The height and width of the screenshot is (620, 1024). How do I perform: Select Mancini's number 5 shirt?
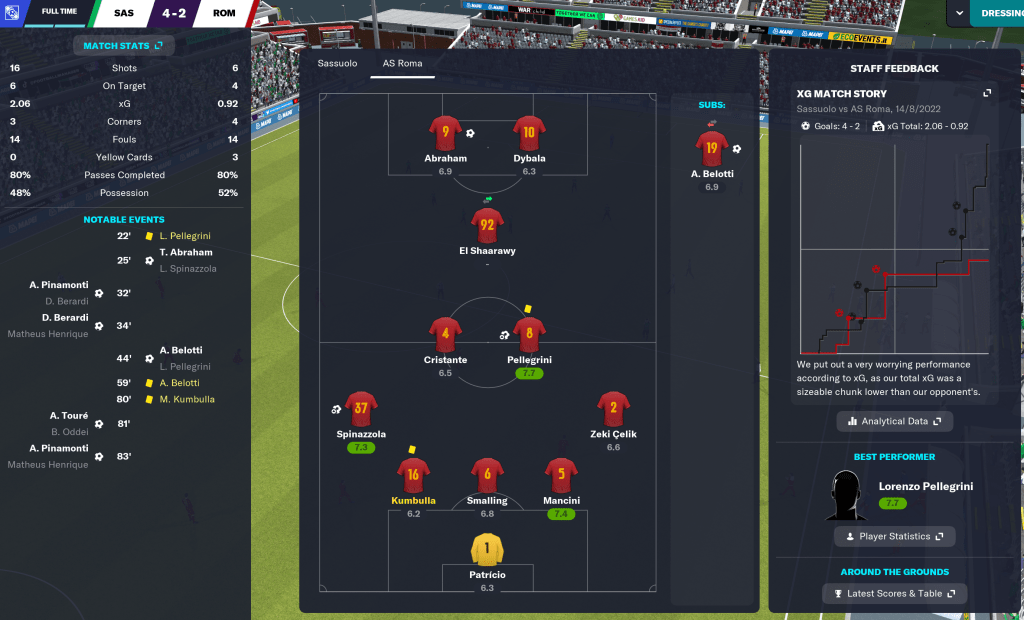click(561, 474)
